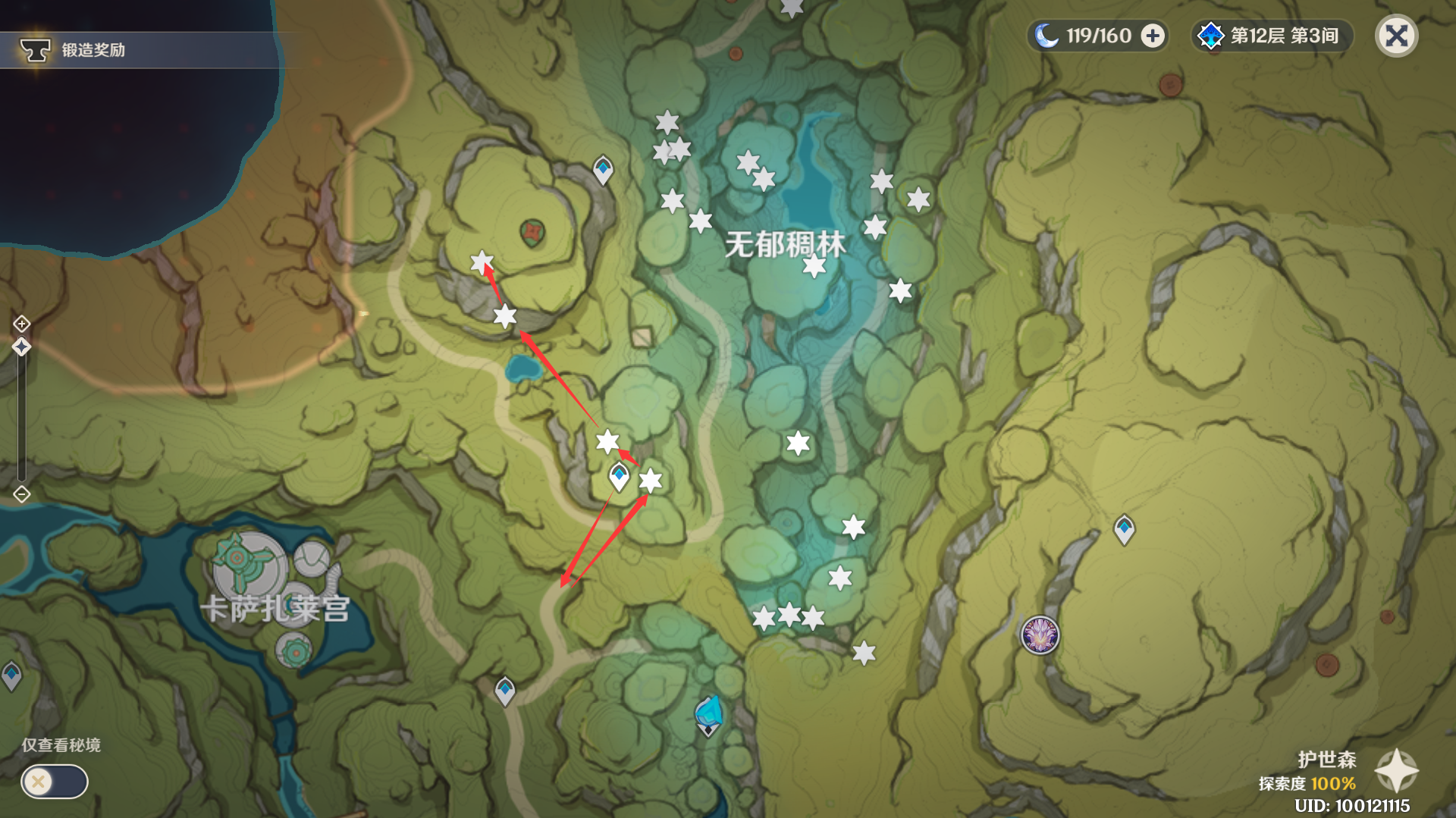The width and height of the screenshot is (1456, 818).
Task: Zoom in the map with the plus control
Action: 21,324
